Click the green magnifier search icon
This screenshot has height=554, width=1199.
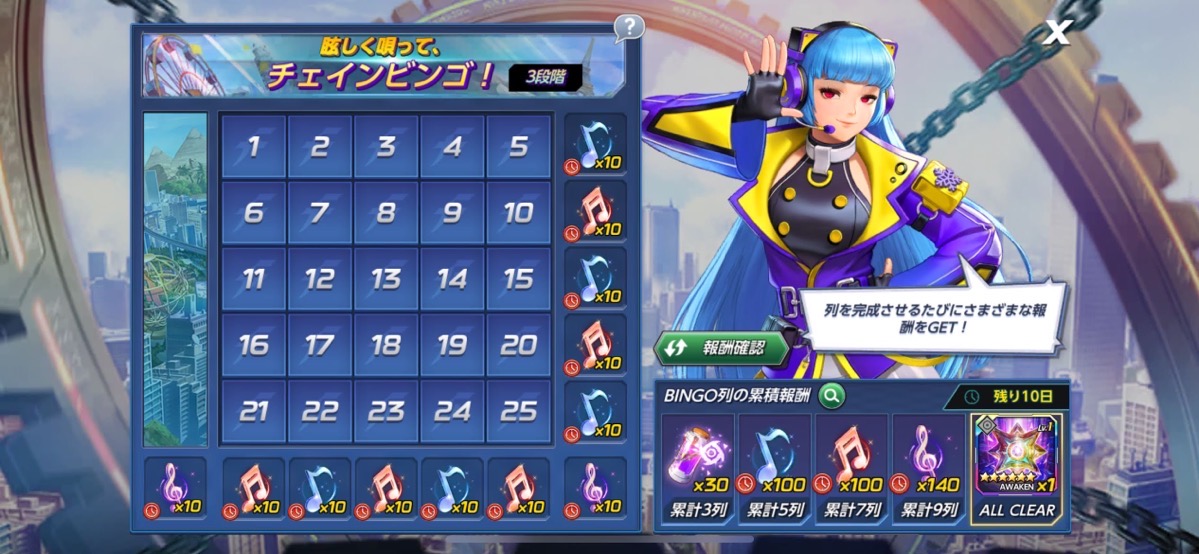831,395
